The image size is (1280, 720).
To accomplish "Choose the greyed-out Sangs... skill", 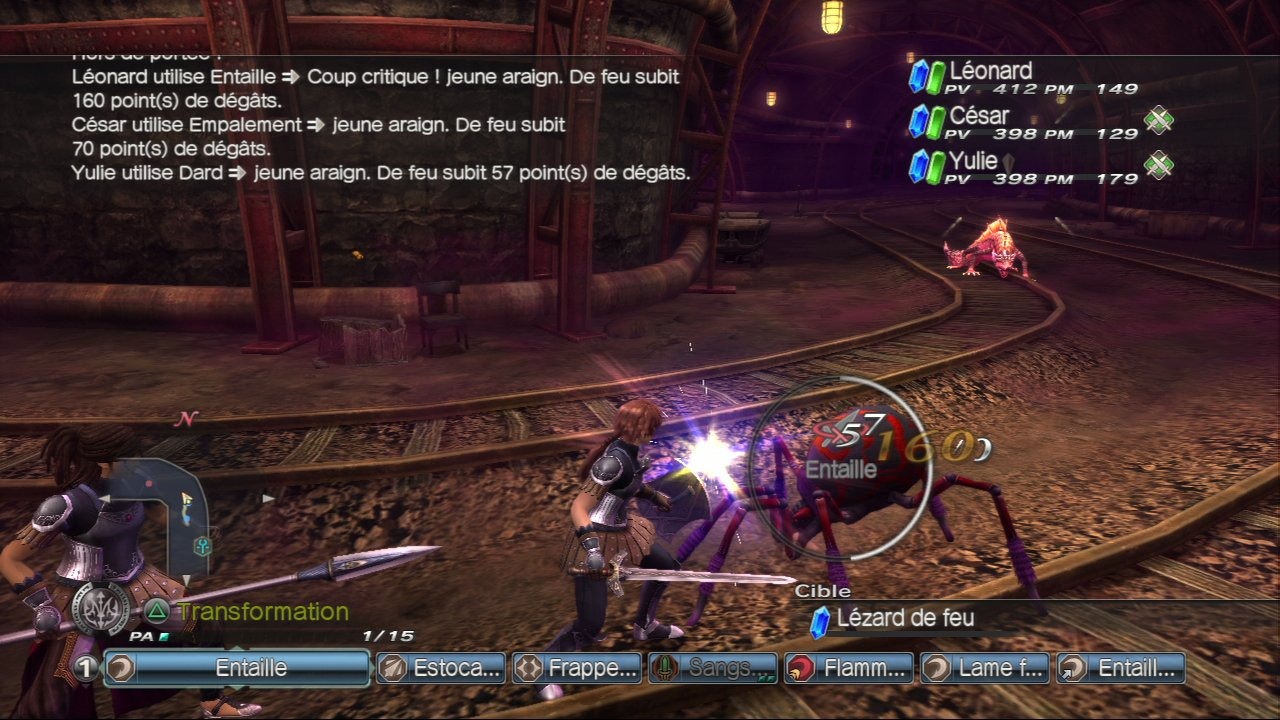I will 713,668.
